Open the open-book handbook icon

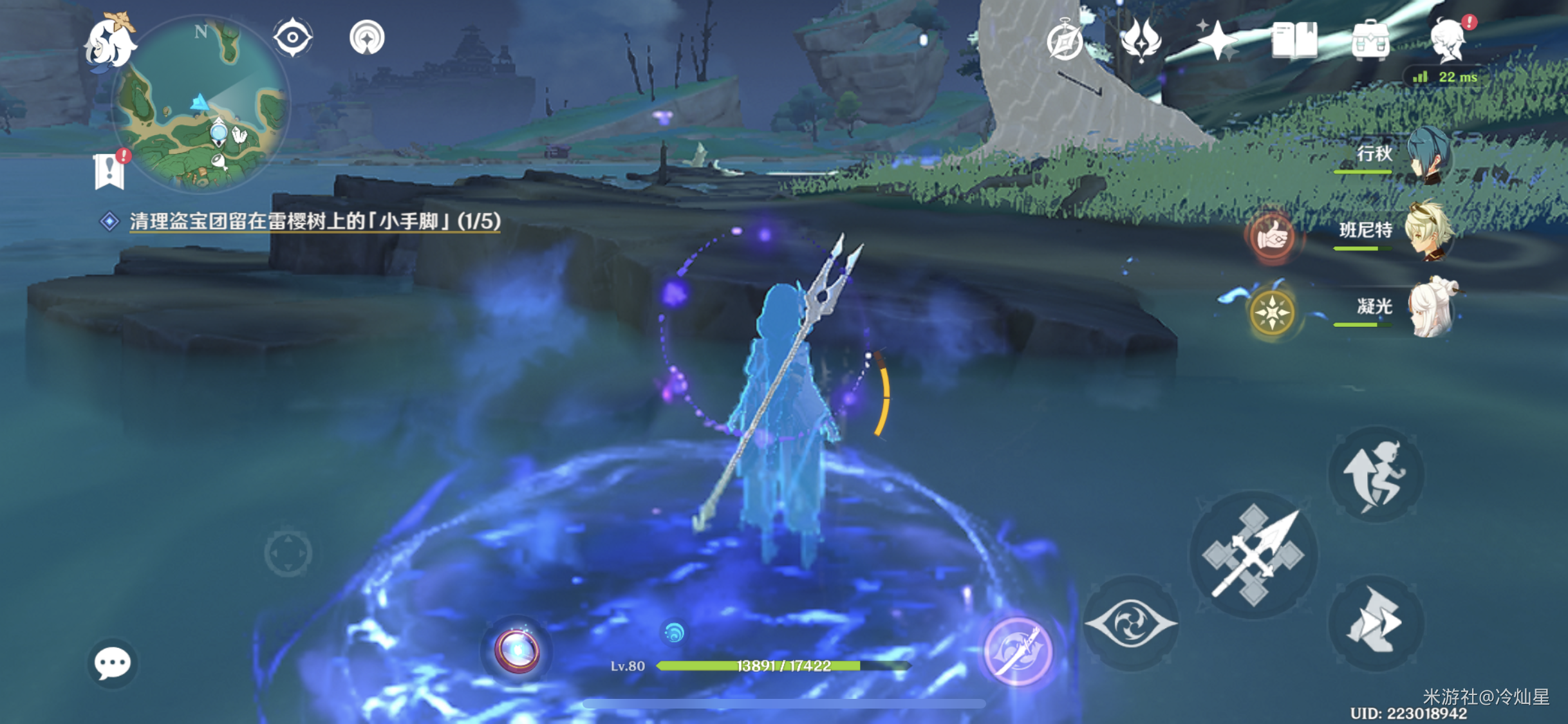(1294, 41)
